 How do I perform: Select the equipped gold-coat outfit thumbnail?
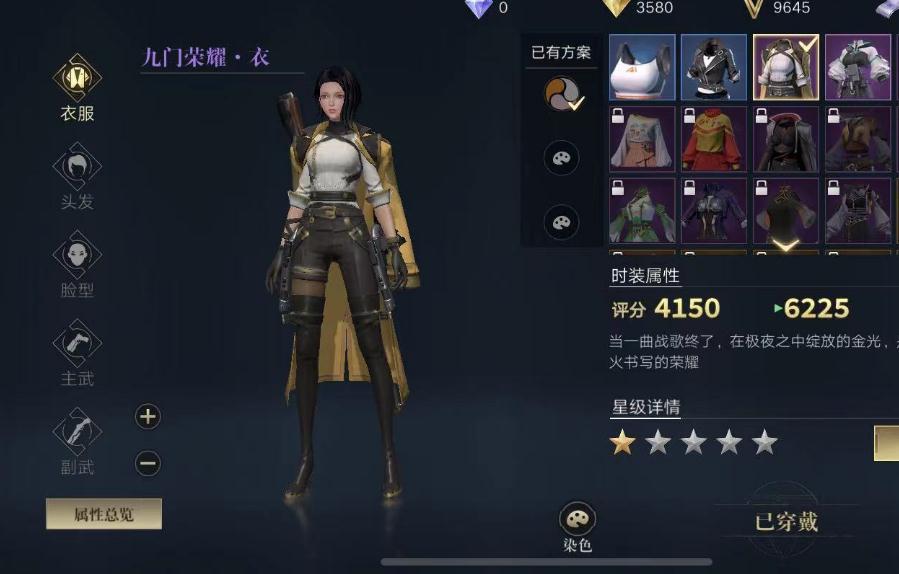point(785,68)
